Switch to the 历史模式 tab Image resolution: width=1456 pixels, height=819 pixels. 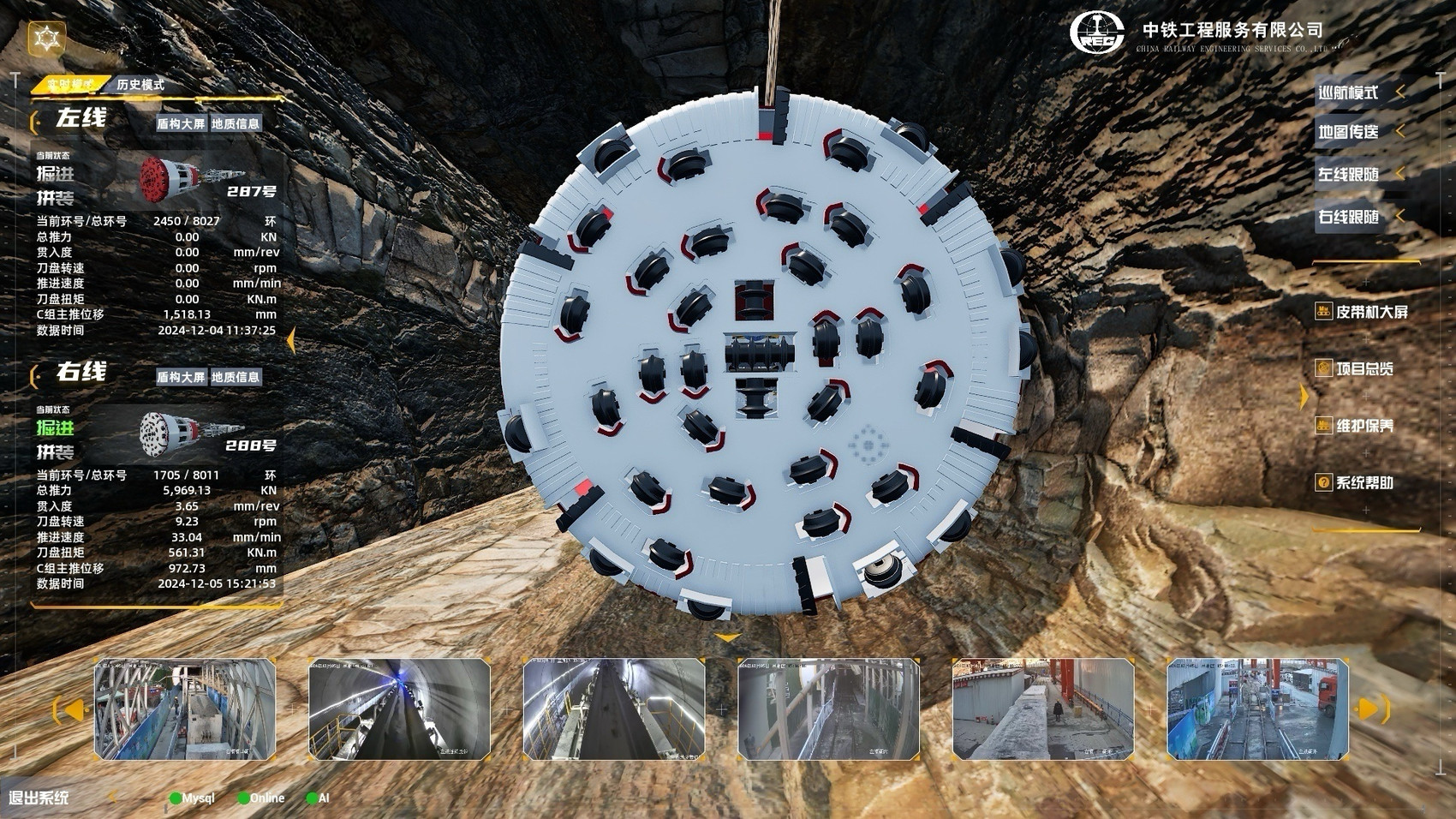[x=140, y=85]
